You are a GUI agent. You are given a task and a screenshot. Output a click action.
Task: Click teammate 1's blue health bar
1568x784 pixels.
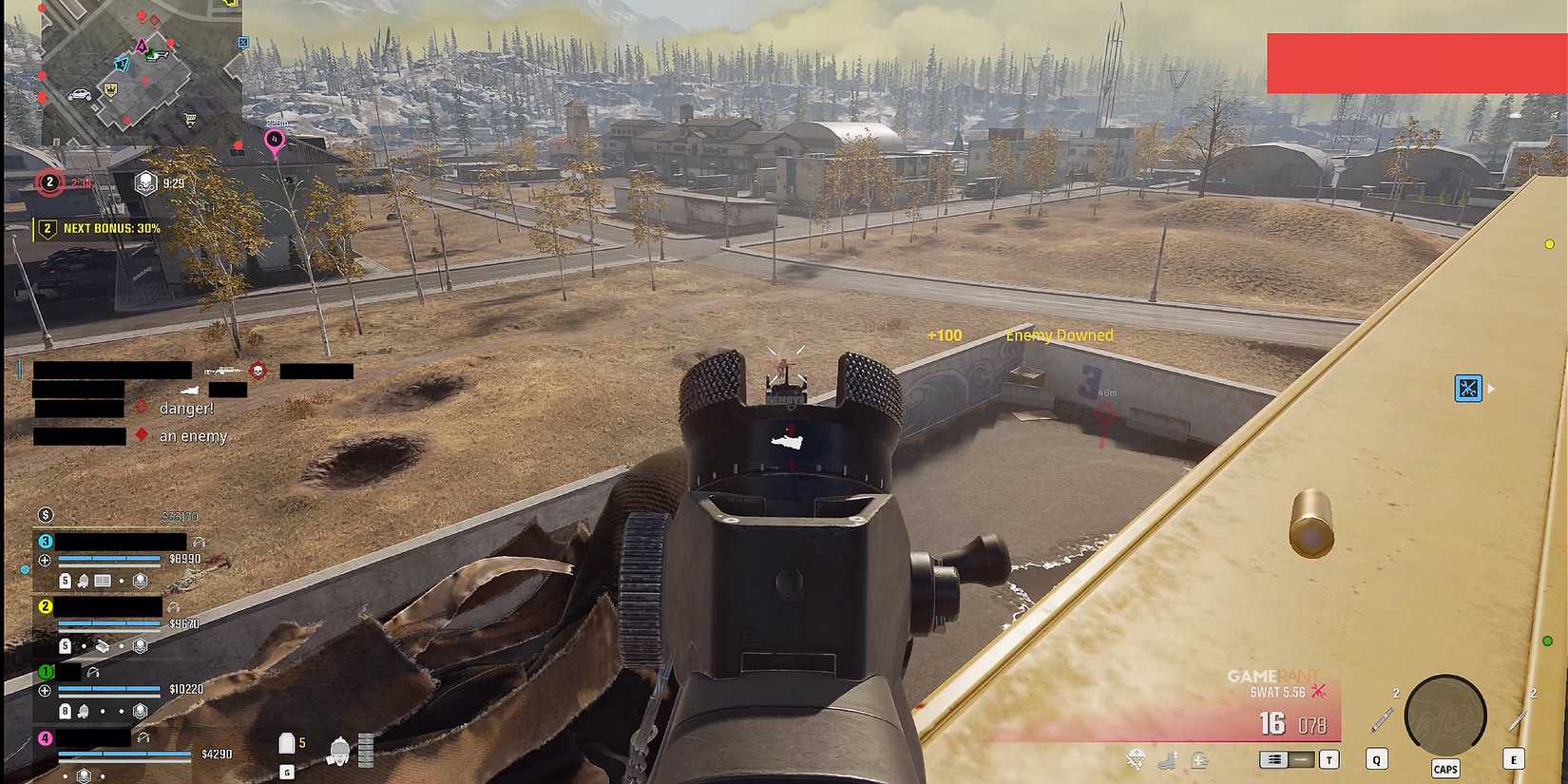(x=108, y=689)
